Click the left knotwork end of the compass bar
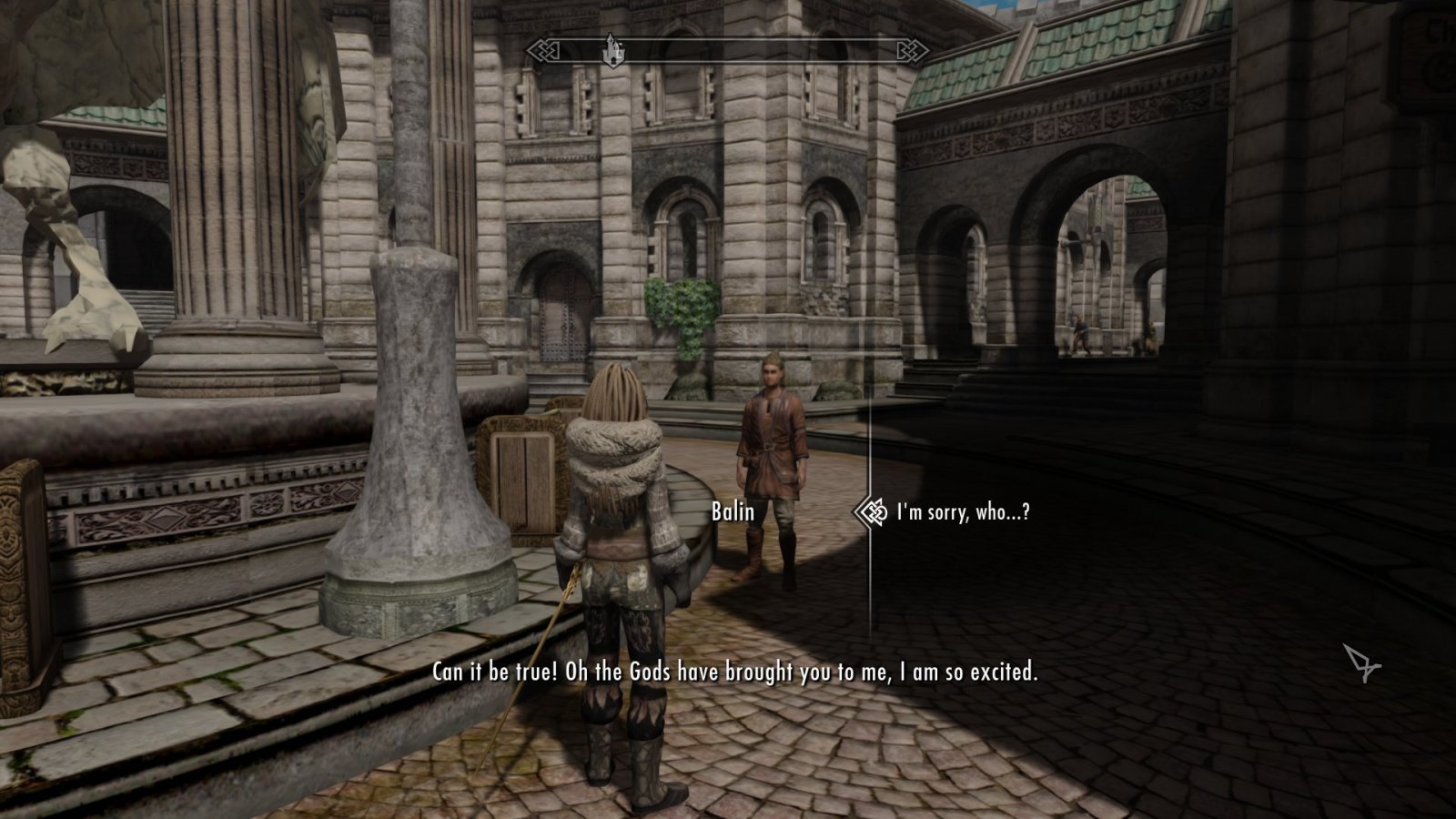This screenshot has height=819, width=1456. 544,51
